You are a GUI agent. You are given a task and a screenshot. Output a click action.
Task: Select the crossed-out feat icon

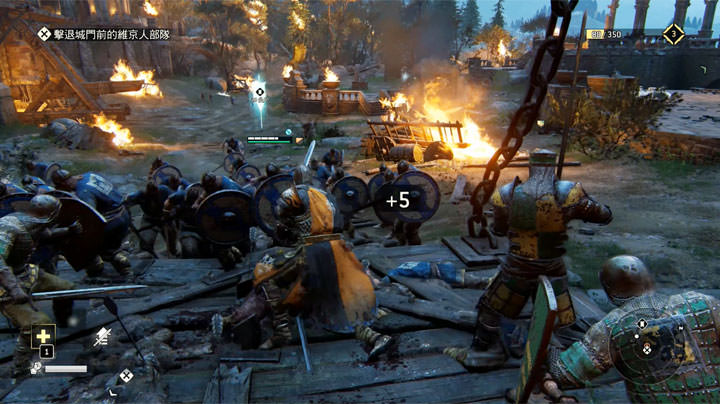102,338
